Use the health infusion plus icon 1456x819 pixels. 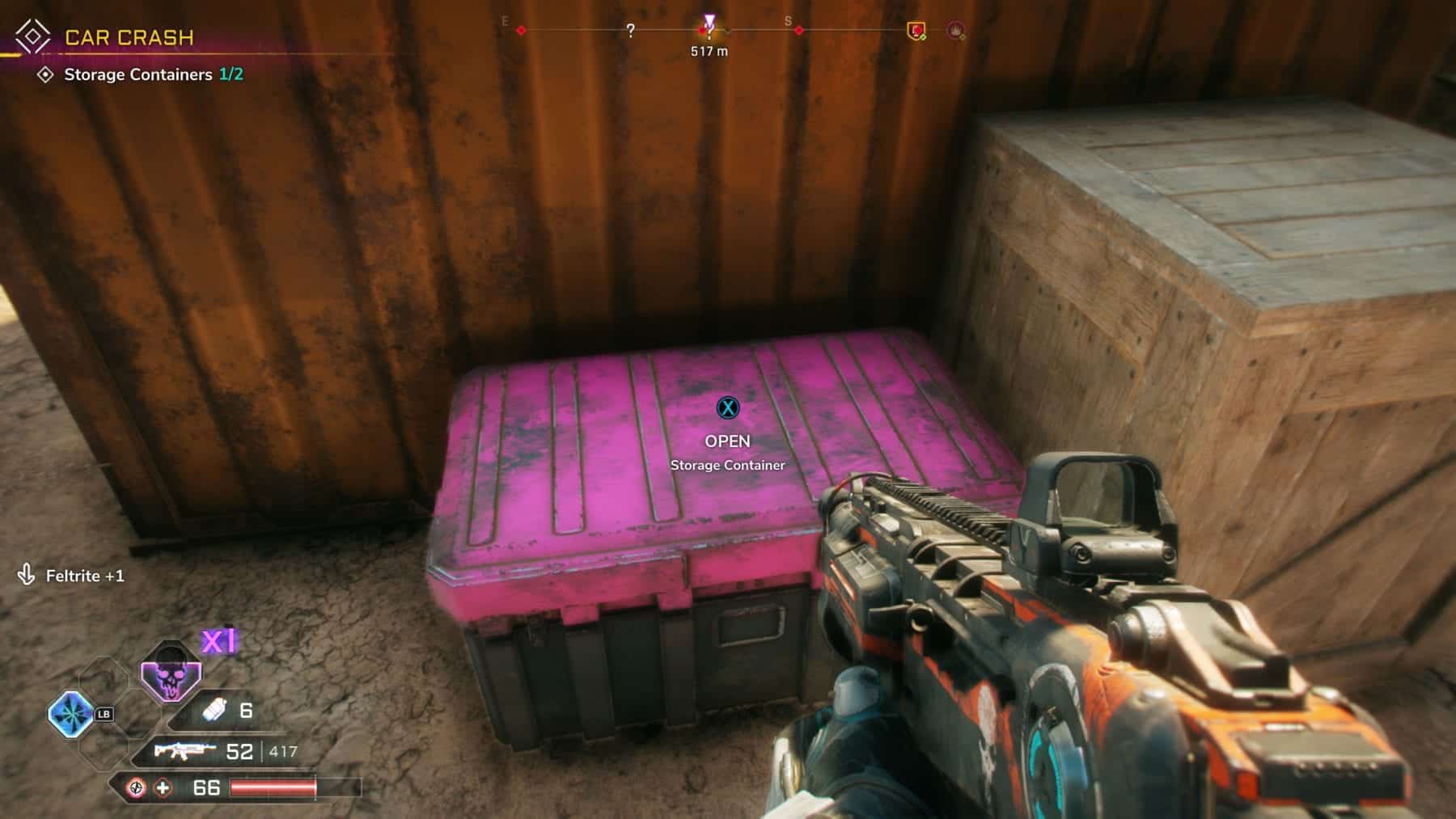[x=163, y=787]
